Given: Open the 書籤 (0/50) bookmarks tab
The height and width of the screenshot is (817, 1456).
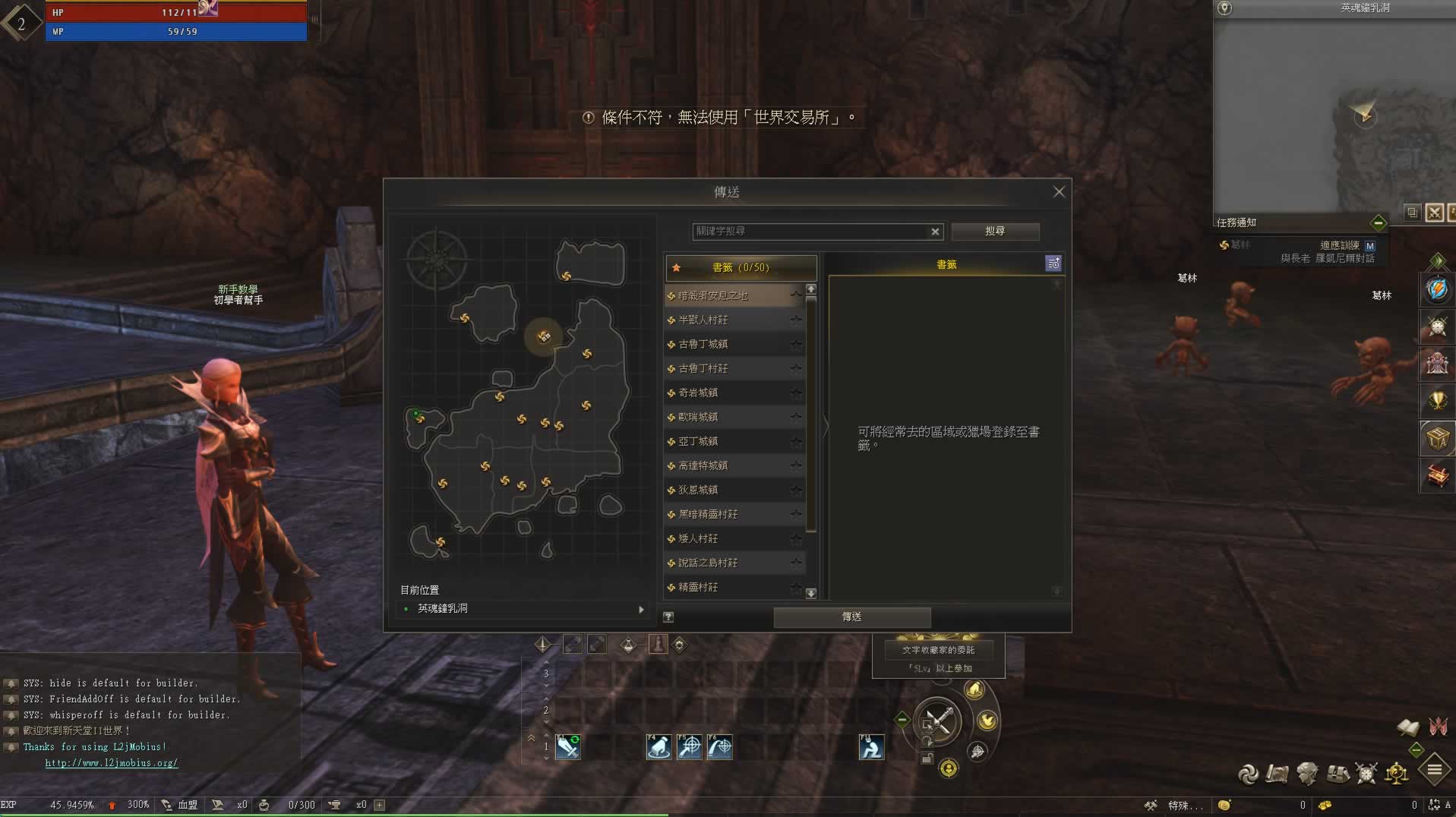Looking at the screenshot, I should point(741,267).
